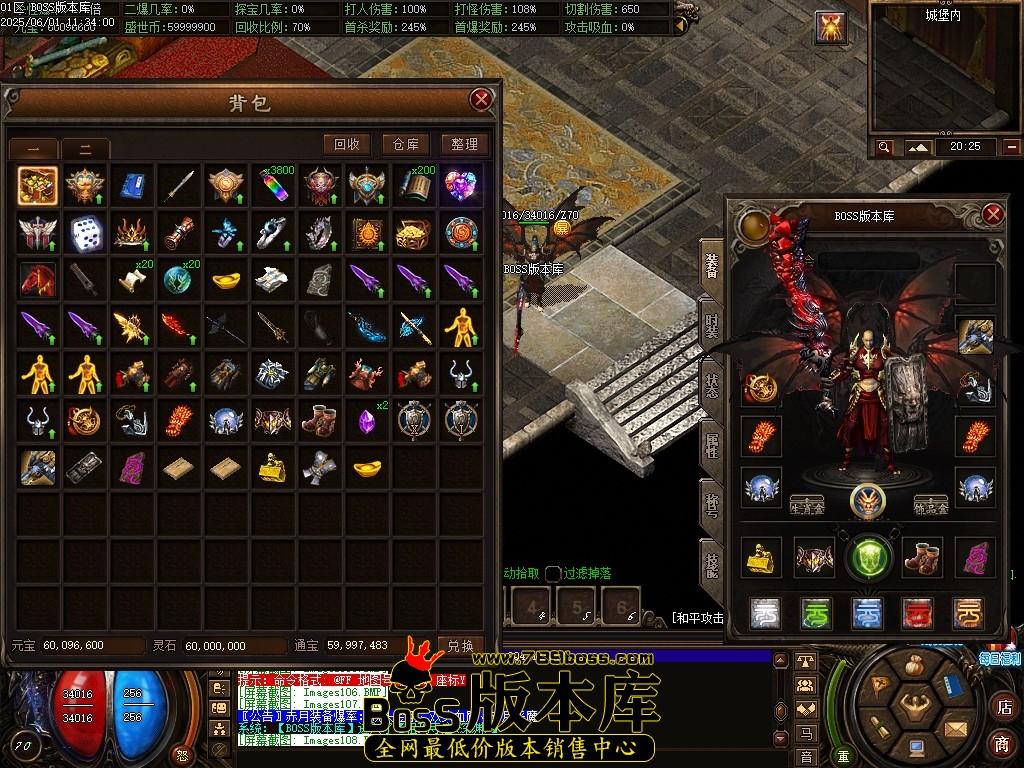Switch to backpack page 二
Image resolution: width=1024 pixels, height=768 pixels.
pyautogui.click(x=86, y=149)
